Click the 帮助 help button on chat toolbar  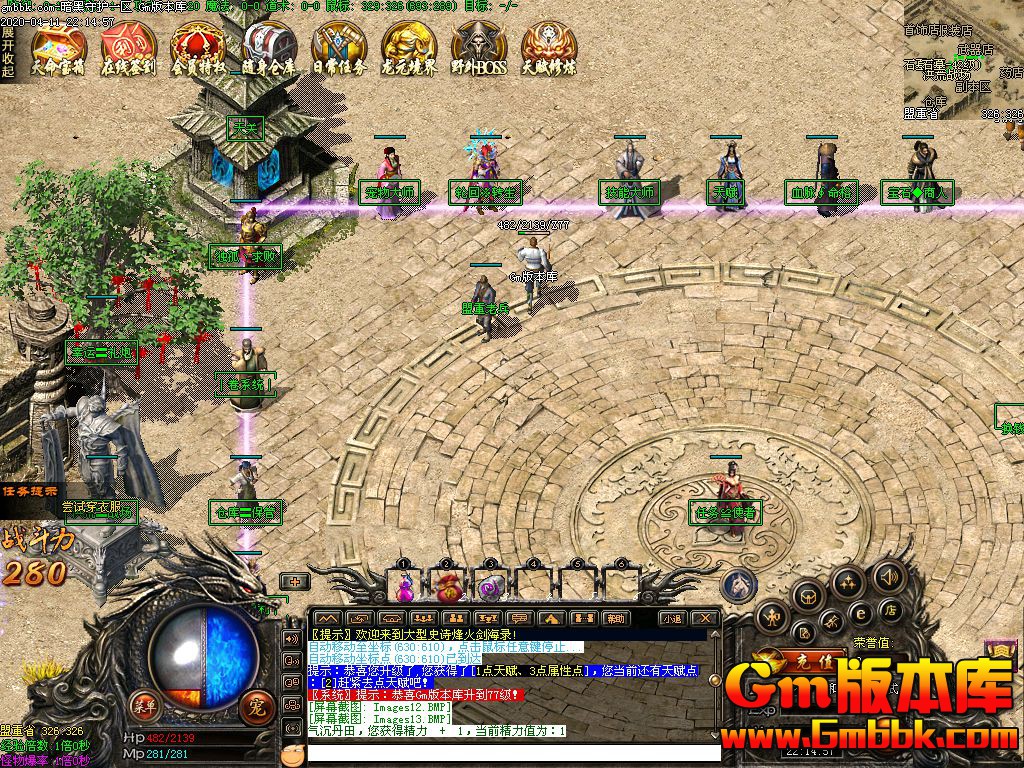pos(614,618)
